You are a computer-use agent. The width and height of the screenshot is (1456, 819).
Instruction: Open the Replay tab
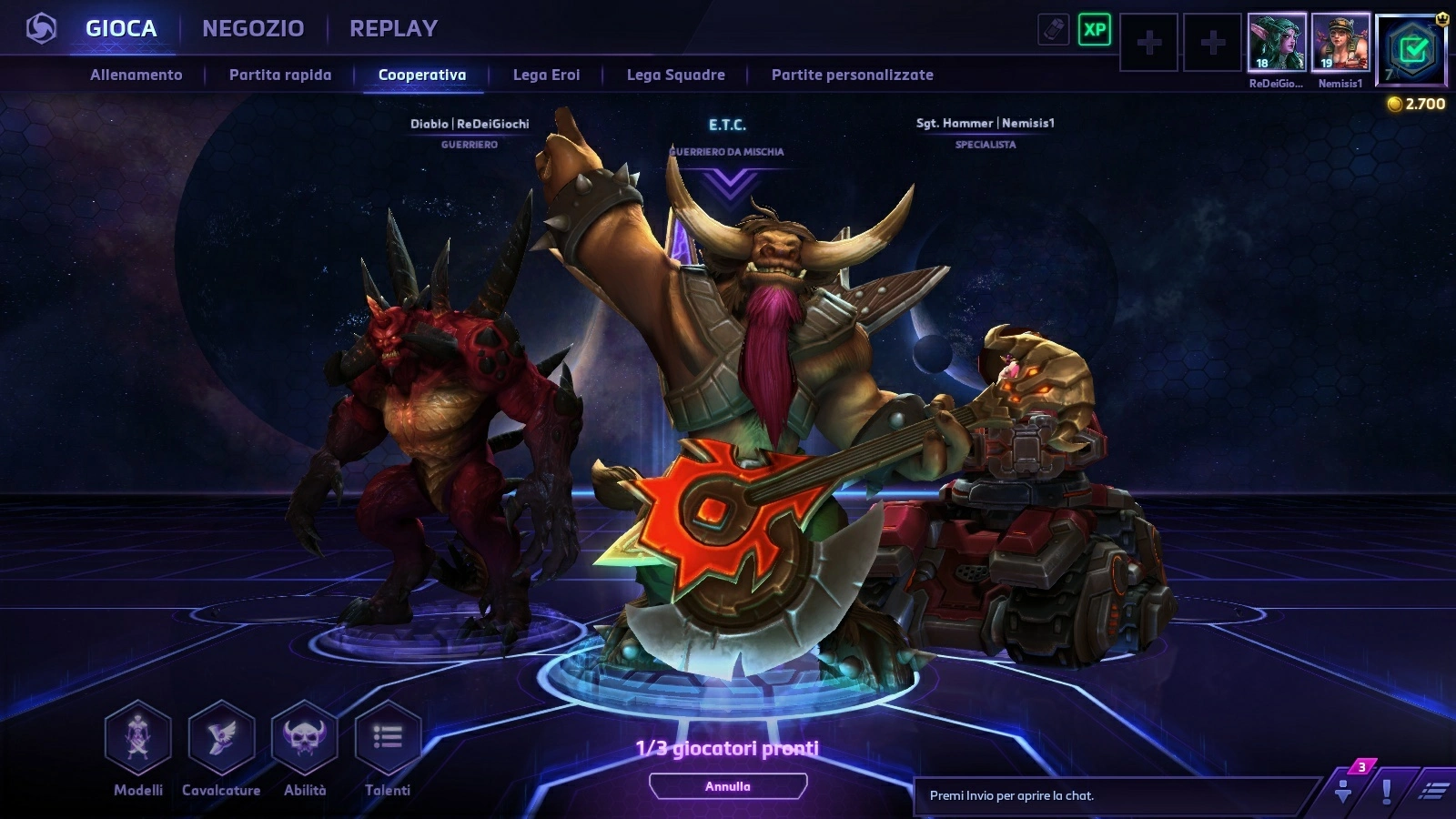point(393,28)
